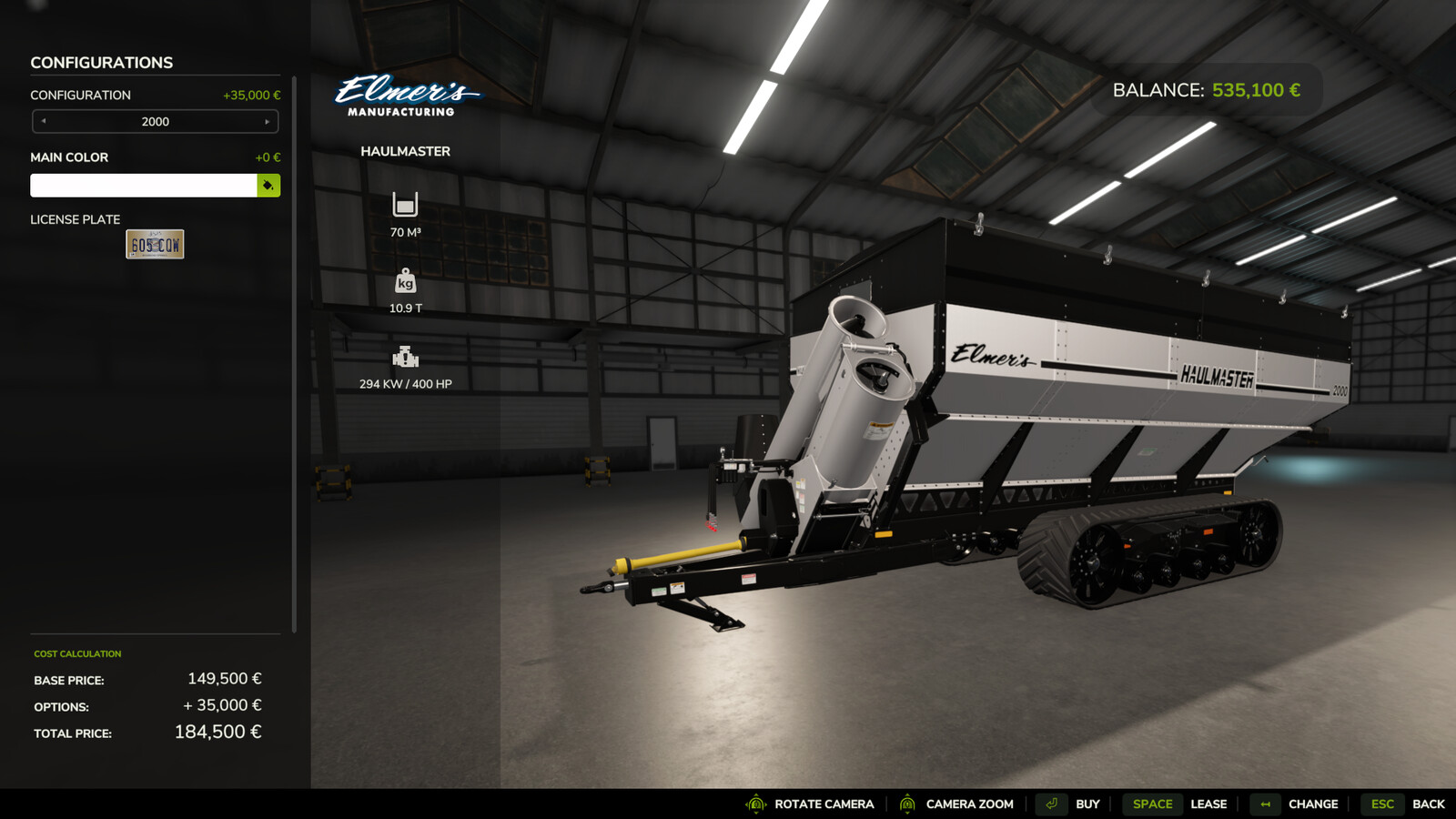
Task: Click the Change option in the bottom bar
Action: pos(1296,804)
